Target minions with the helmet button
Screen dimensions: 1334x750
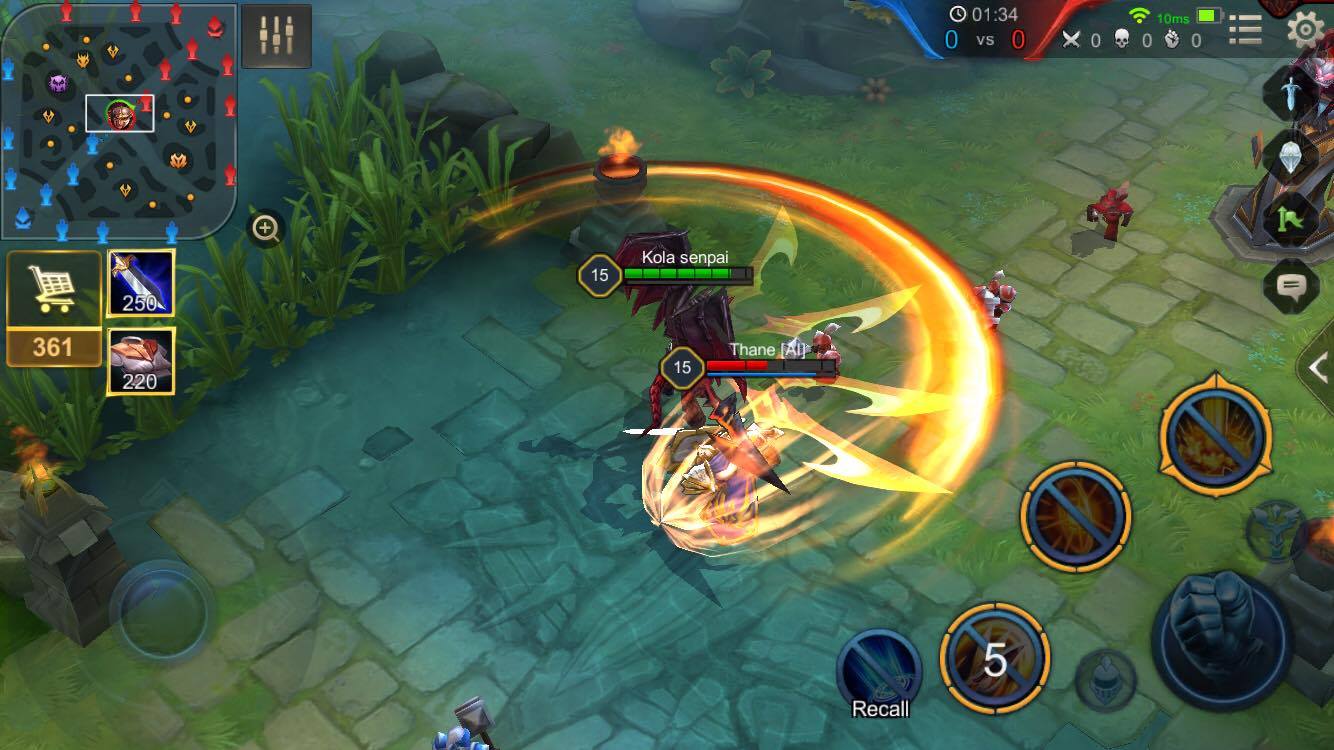coord(1105,679)
